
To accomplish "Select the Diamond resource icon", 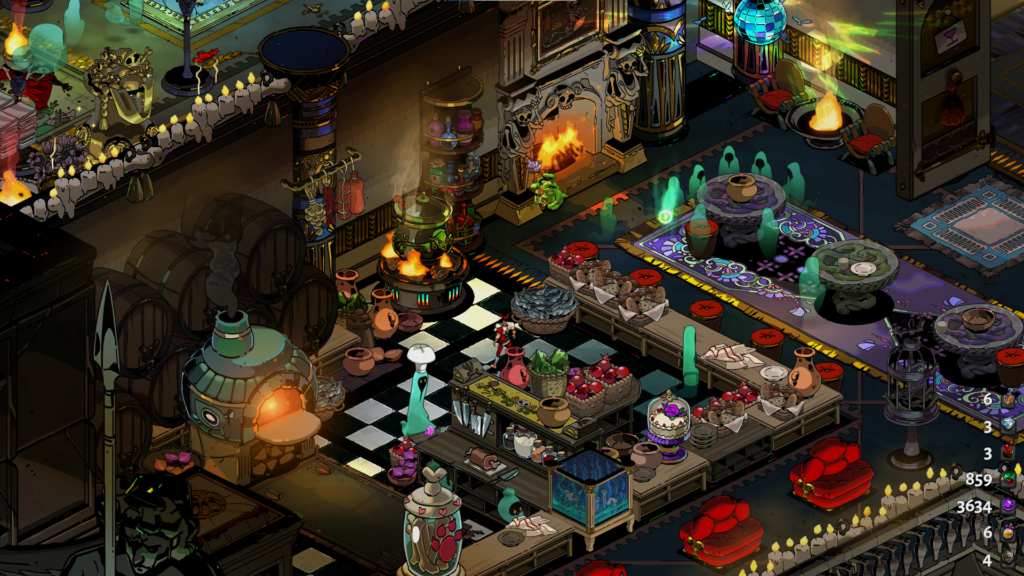I will coord(1008,426).
